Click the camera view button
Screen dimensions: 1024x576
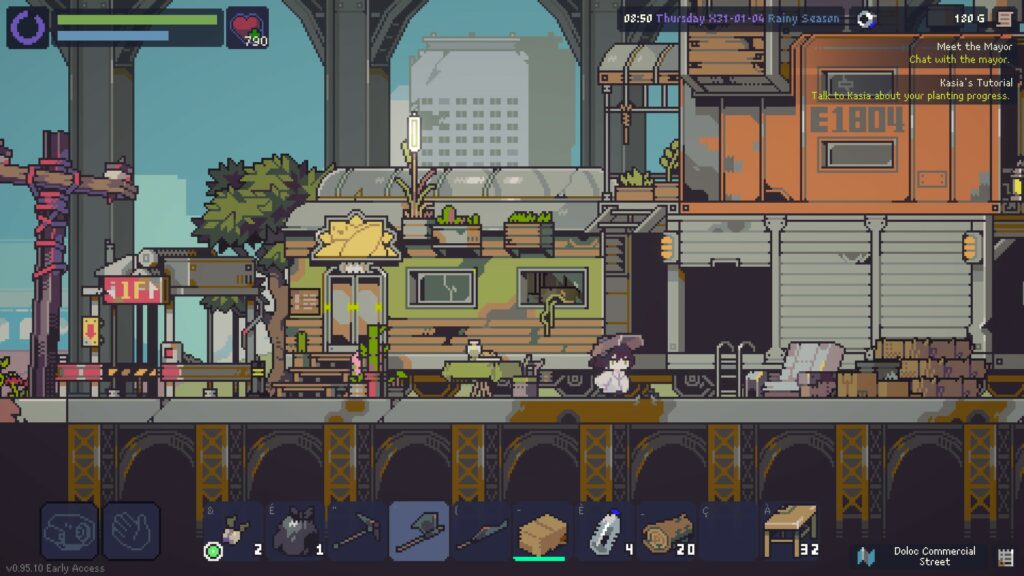[x=69, y=531]
